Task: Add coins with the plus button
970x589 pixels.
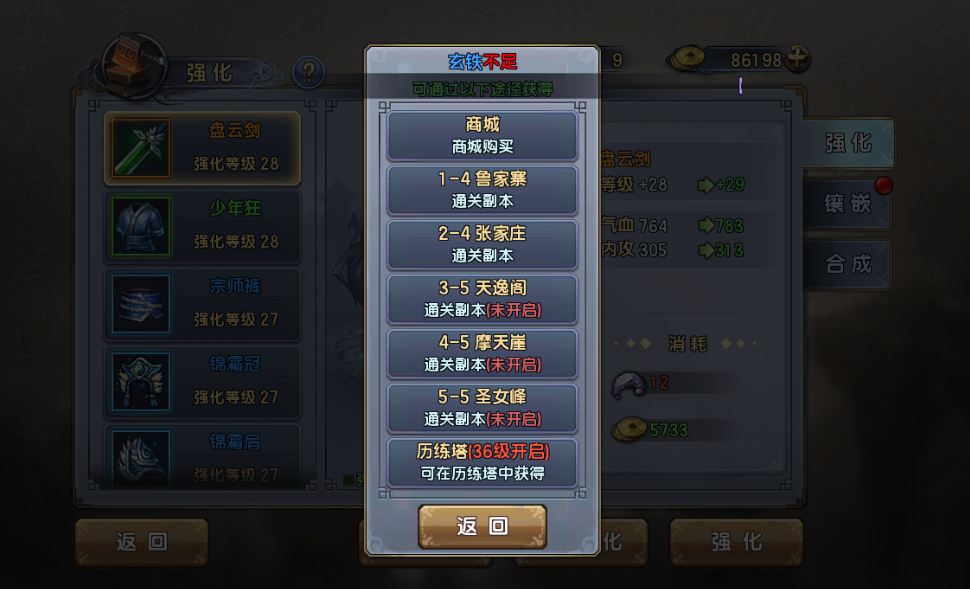Action: [x=797, y=59]
